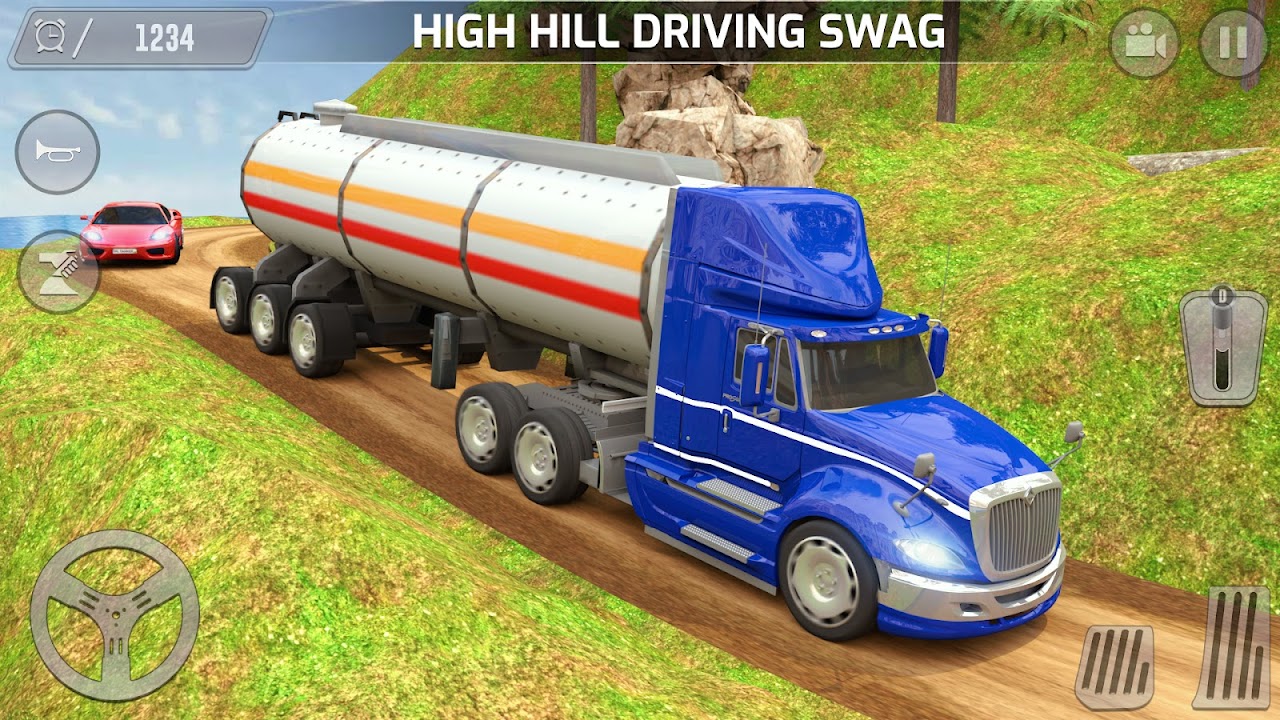Pause the game
The width and height of the screenshot is (1280, 720).
[x=1232, y=43]
